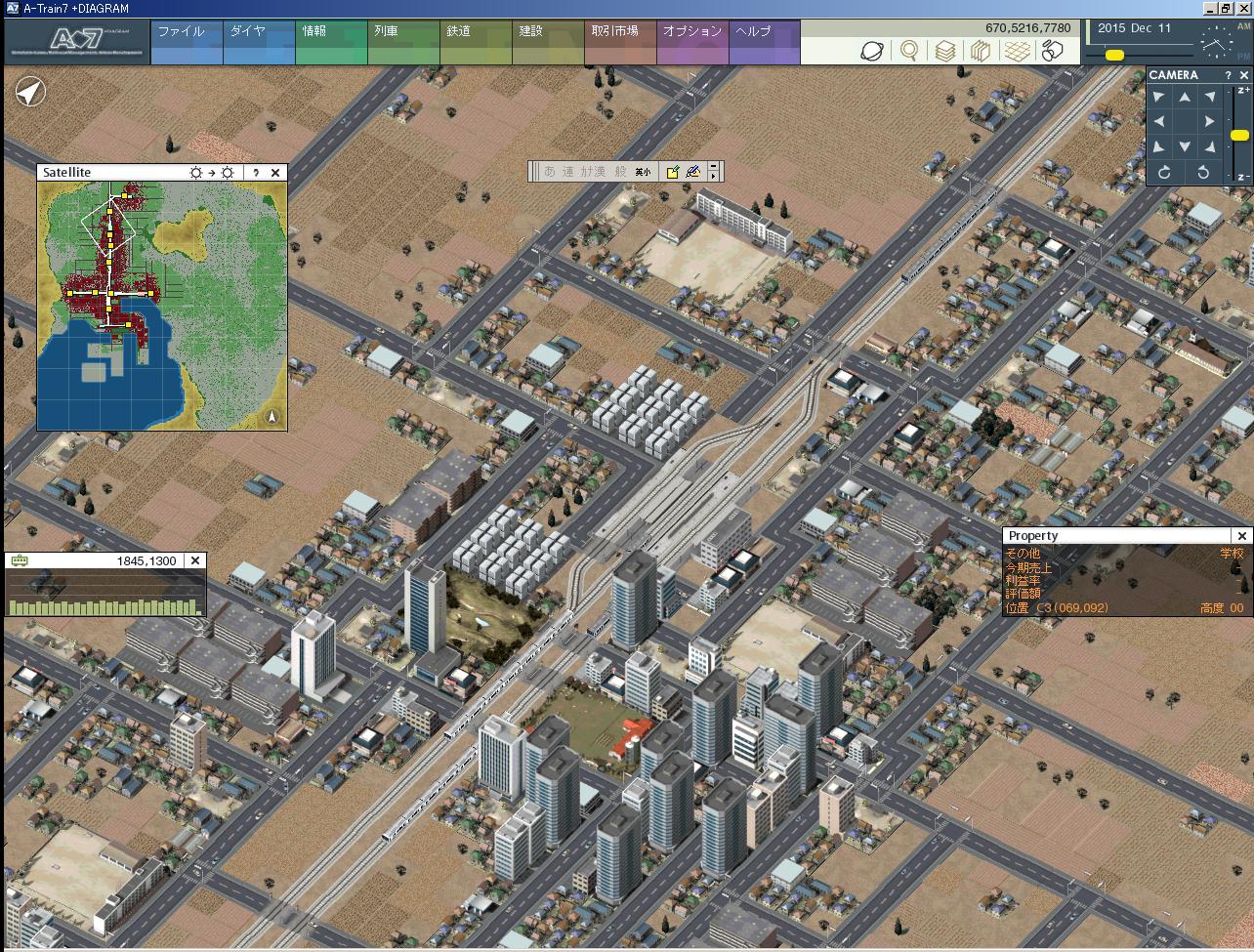Click the planet globe toolbar icon
The width and height of the screenshot is (1254, 952).
(x=872, y=51)
